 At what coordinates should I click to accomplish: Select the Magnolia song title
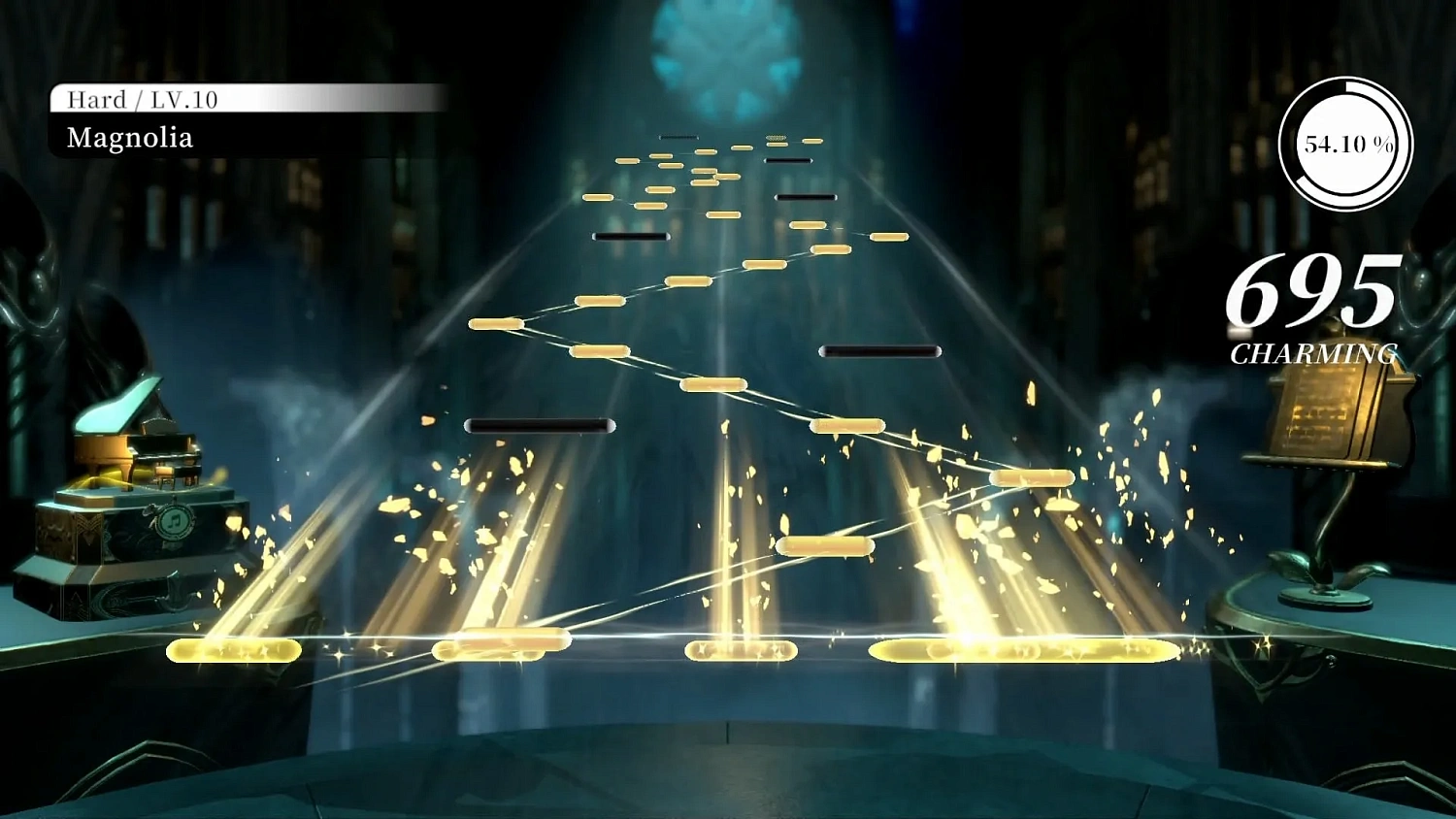pos(128,139)
